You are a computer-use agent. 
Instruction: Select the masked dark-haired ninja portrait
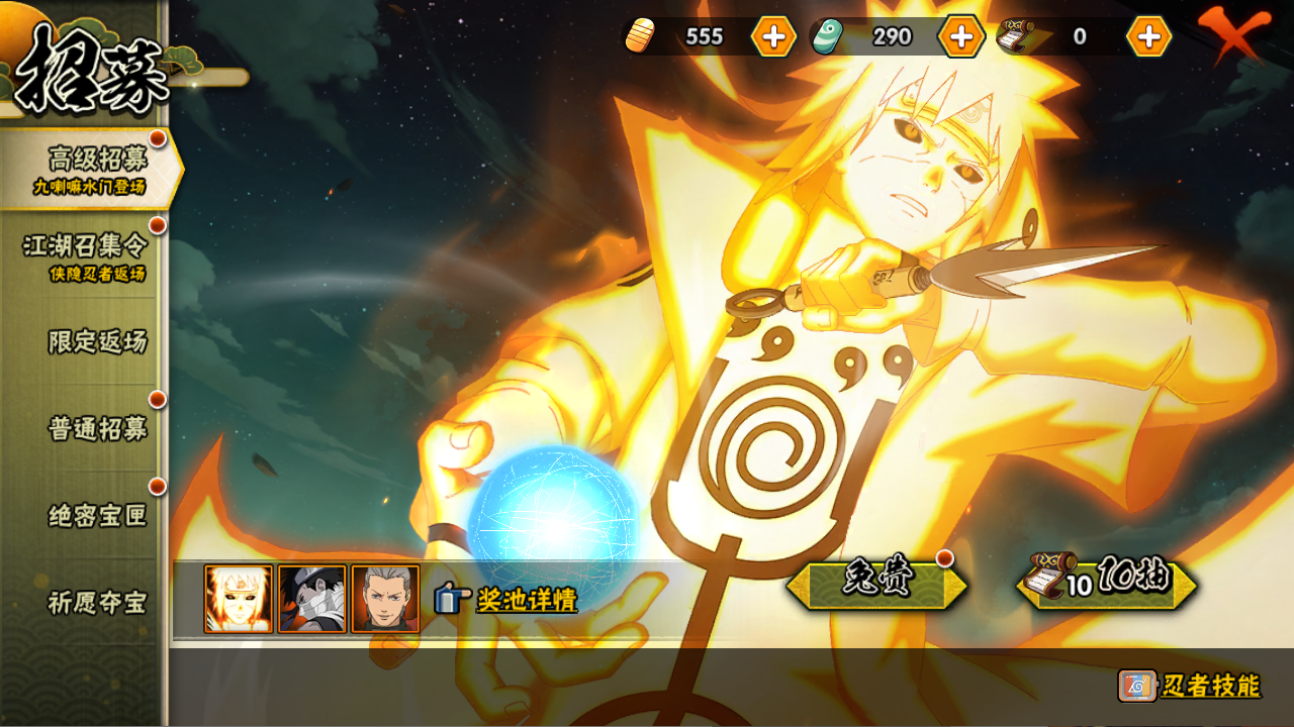click(312, 599)
